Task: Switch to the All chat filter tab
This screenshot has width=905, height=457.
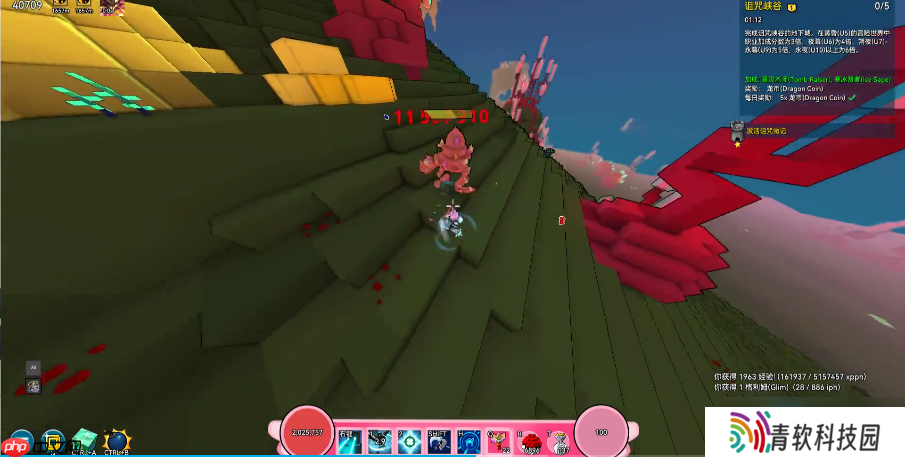Action: [33, 367]
